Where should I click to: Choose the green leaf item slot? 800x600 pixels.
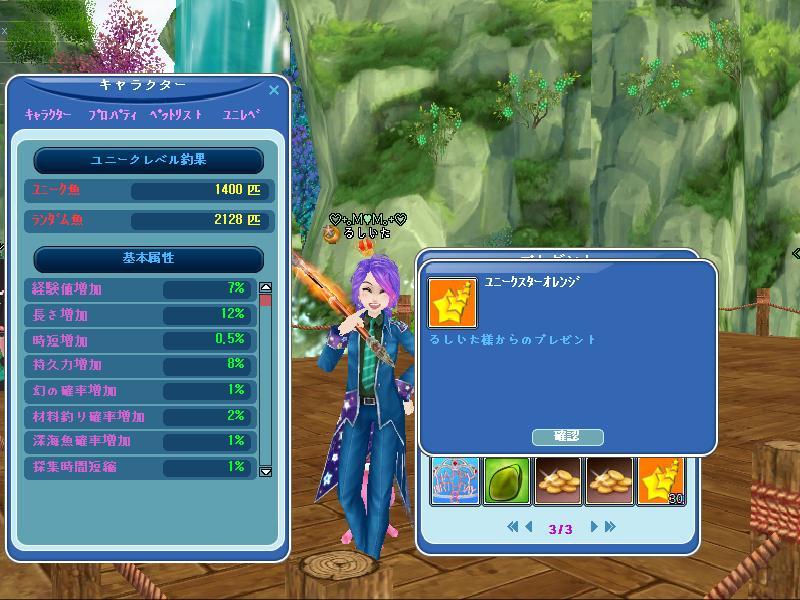point(508,481)
